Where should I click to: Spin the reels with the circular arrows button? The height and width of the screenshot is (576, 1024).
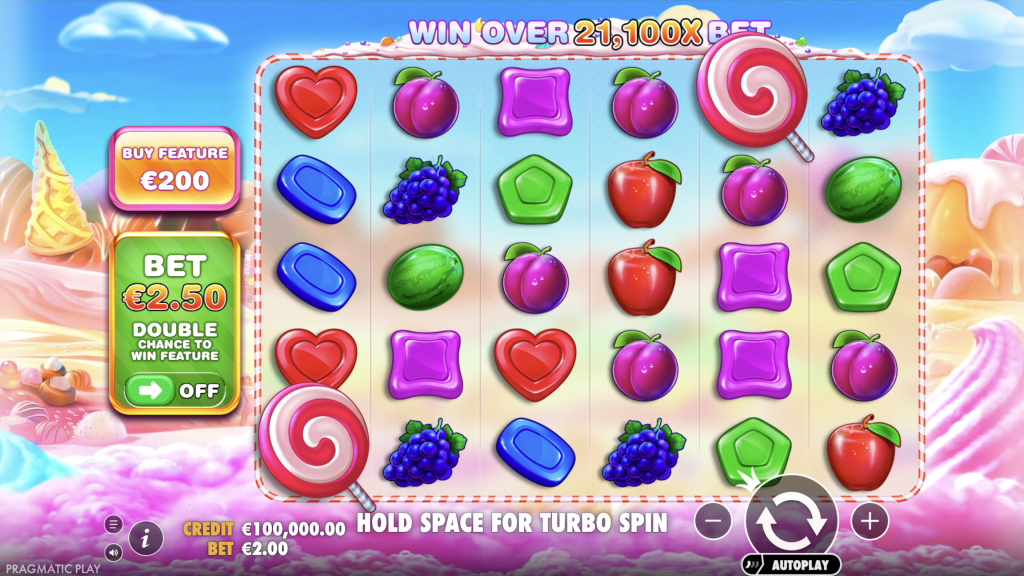tap(790, 520)
